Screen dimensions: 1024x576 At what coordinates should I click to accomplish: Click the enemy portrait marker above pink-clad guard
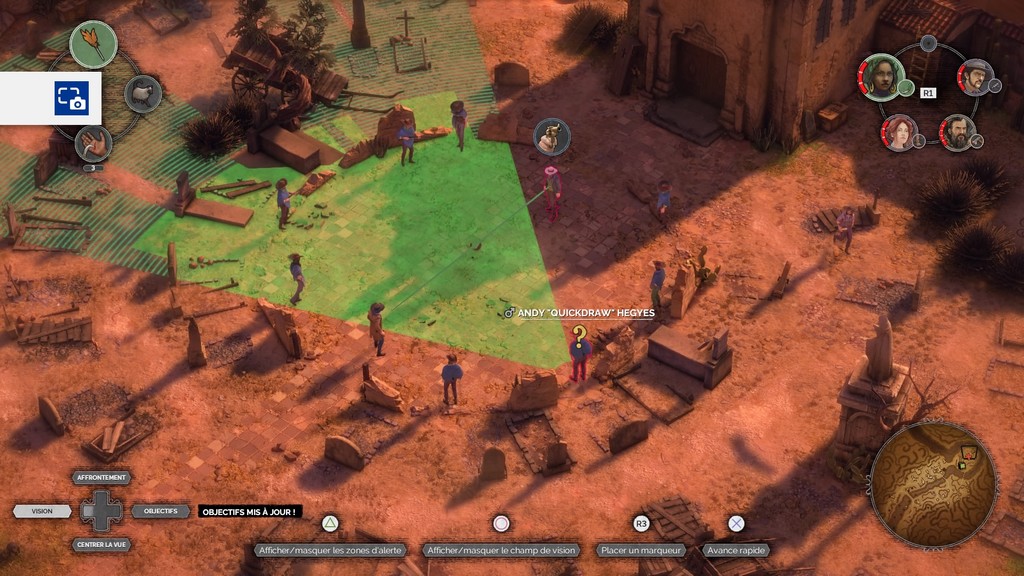click(x=551, y=136)
